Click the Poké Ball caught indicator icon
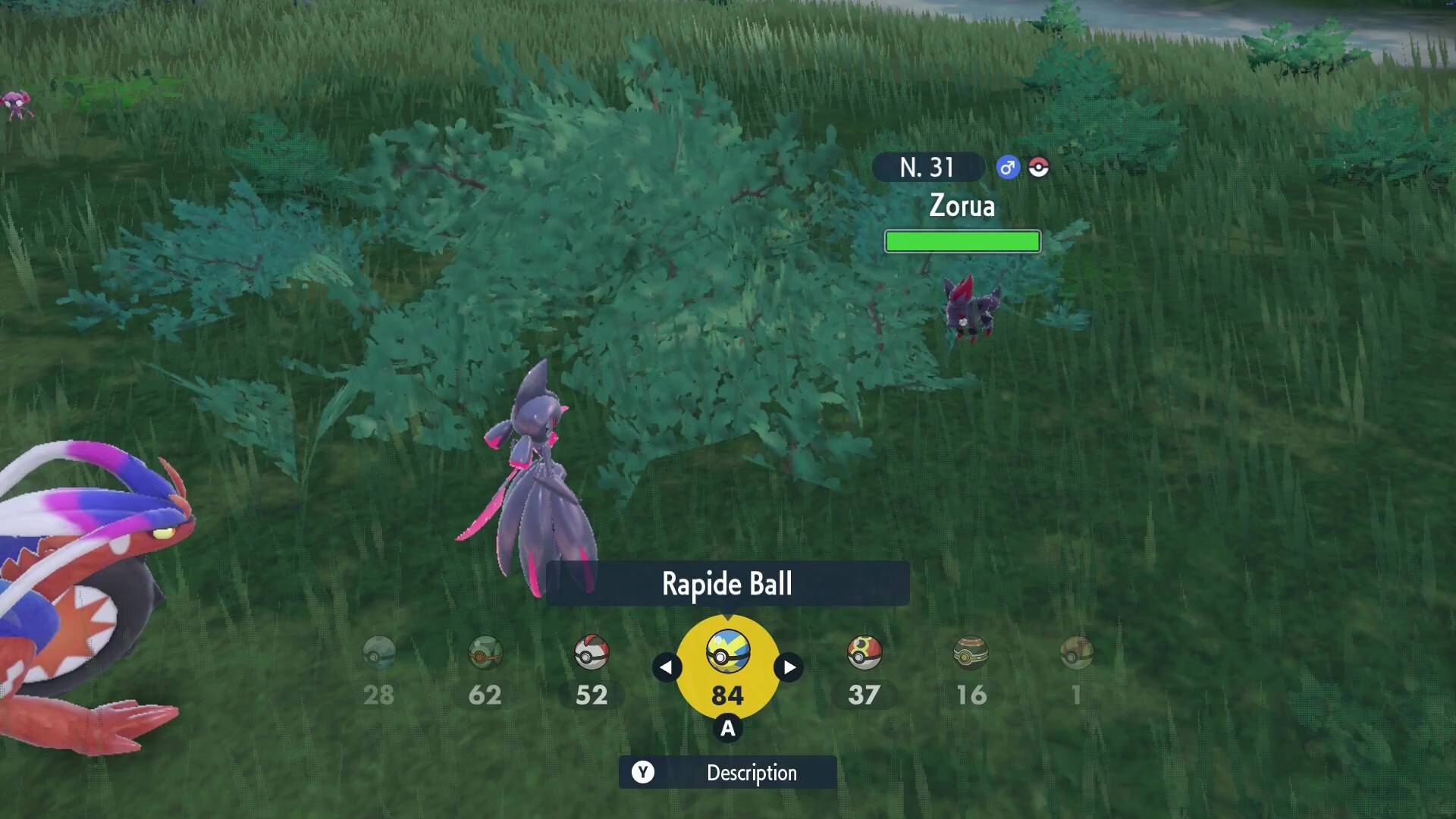The image size is (1456, 819). (1038, 168)
